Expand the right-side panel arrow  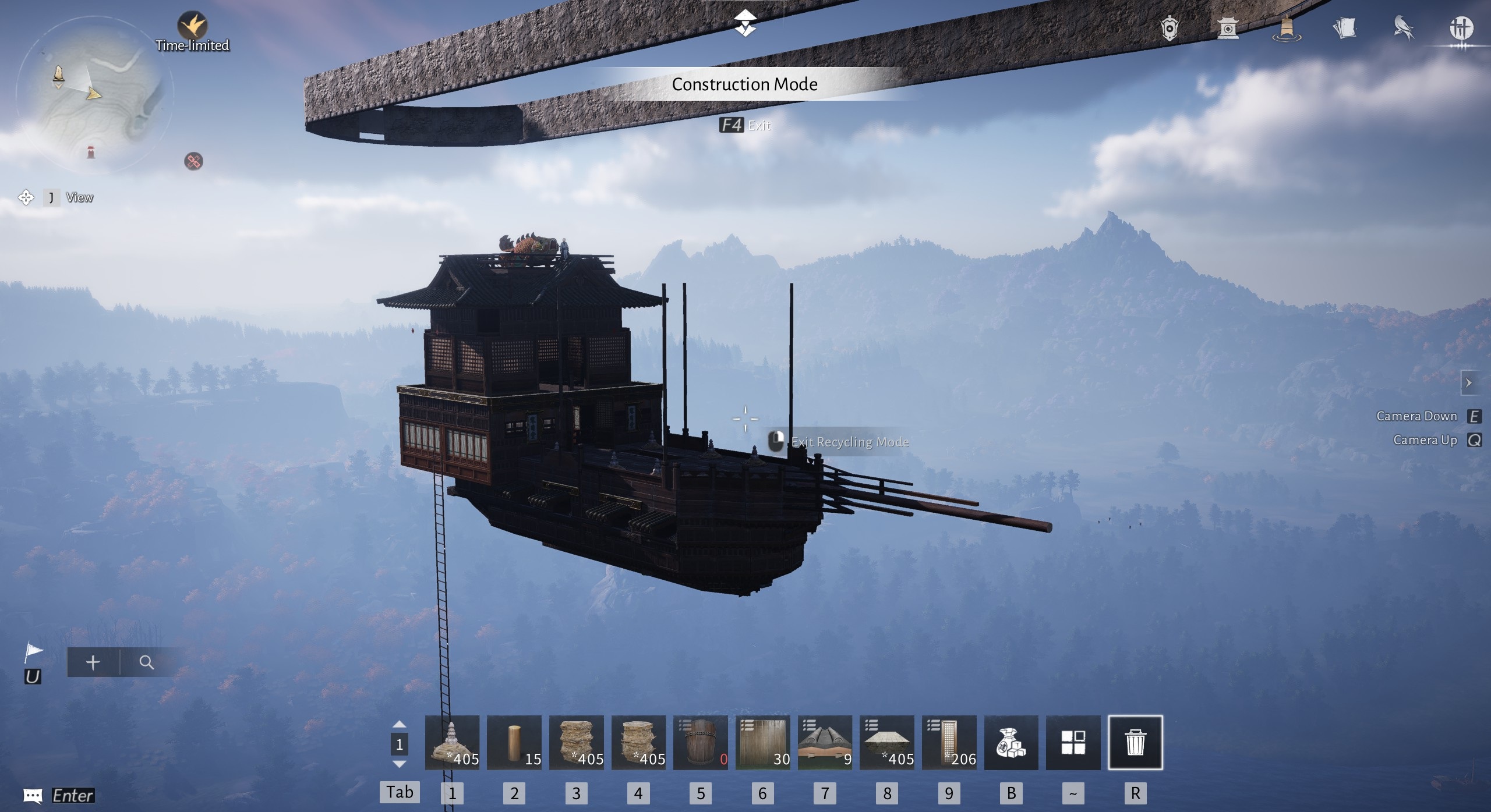[x=1468, y=383]
